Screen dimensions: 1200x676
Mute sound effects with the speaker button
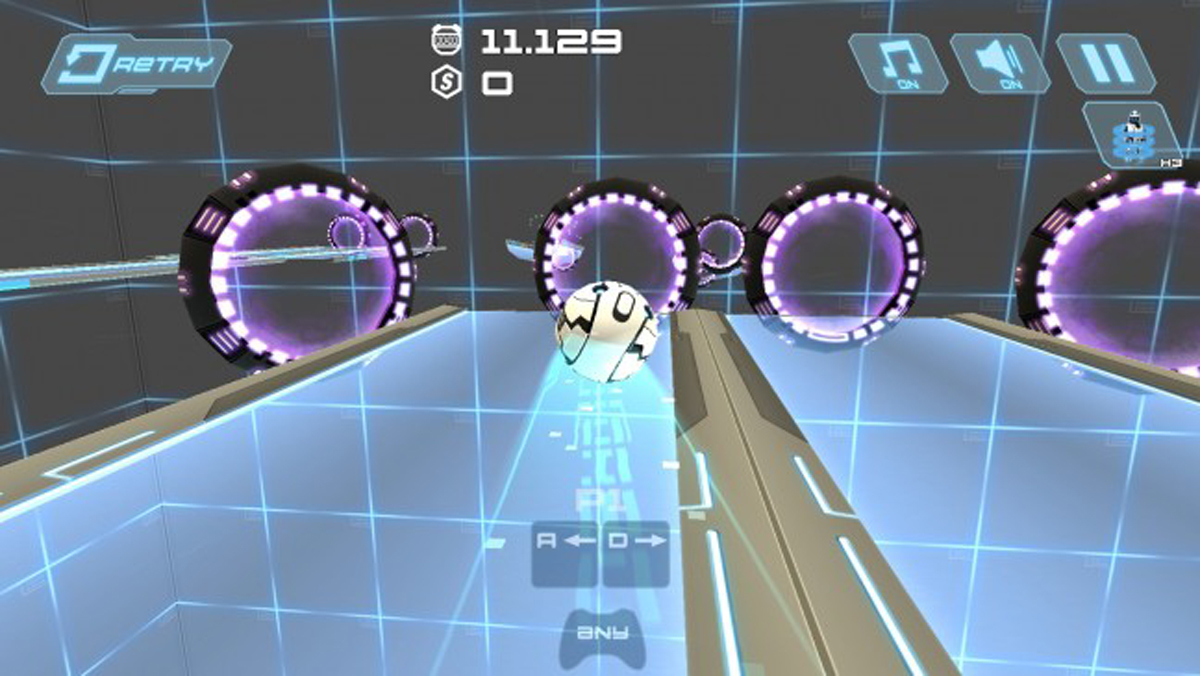click(x=999, y=64)
